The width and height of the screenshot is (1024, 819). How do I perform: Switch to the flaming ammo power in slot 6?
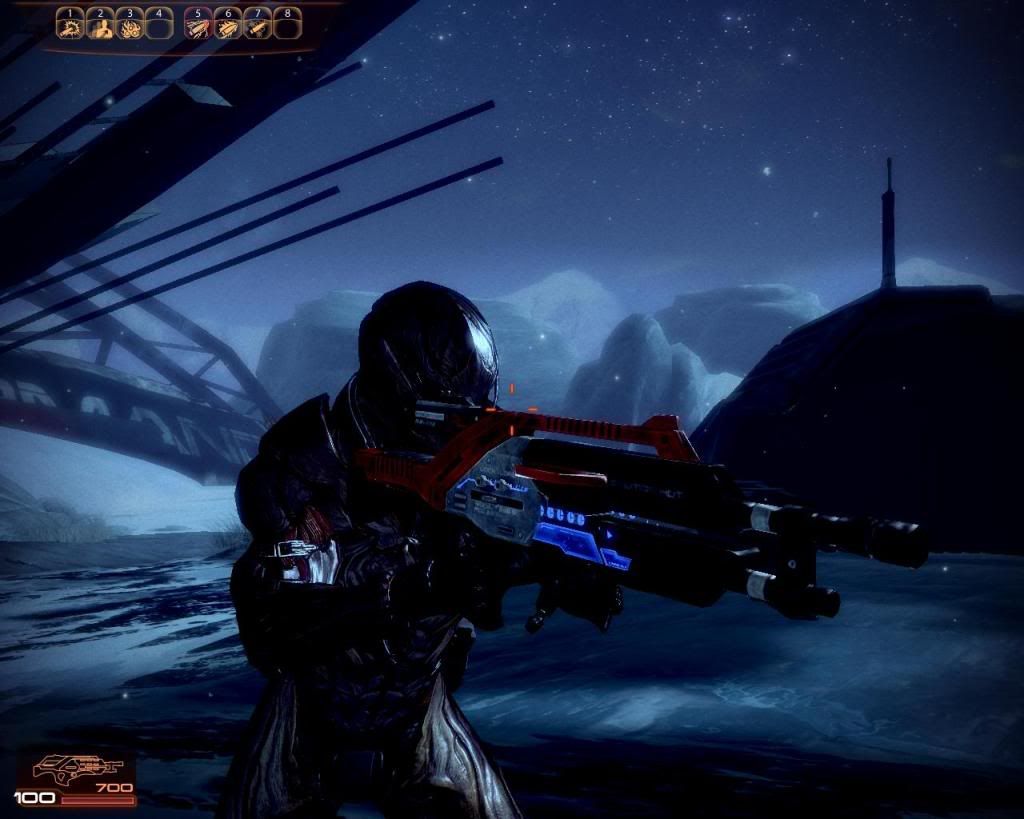[x=227, y=24]
